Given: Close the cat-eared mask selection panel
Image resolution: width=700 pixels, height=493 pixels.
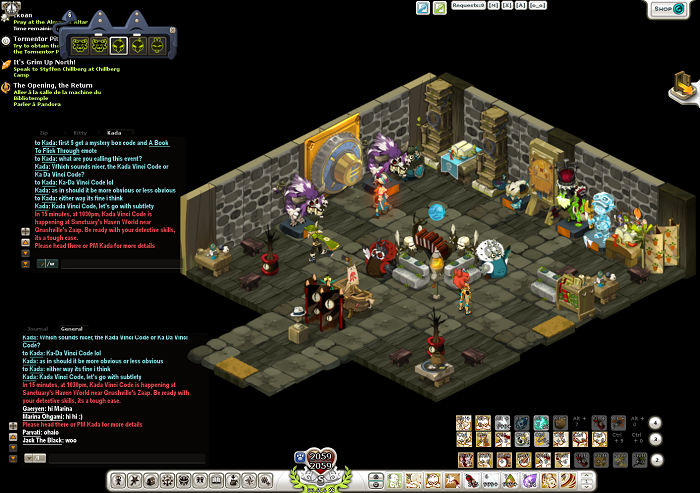Looking at the screenshot, I should (172, 30).
